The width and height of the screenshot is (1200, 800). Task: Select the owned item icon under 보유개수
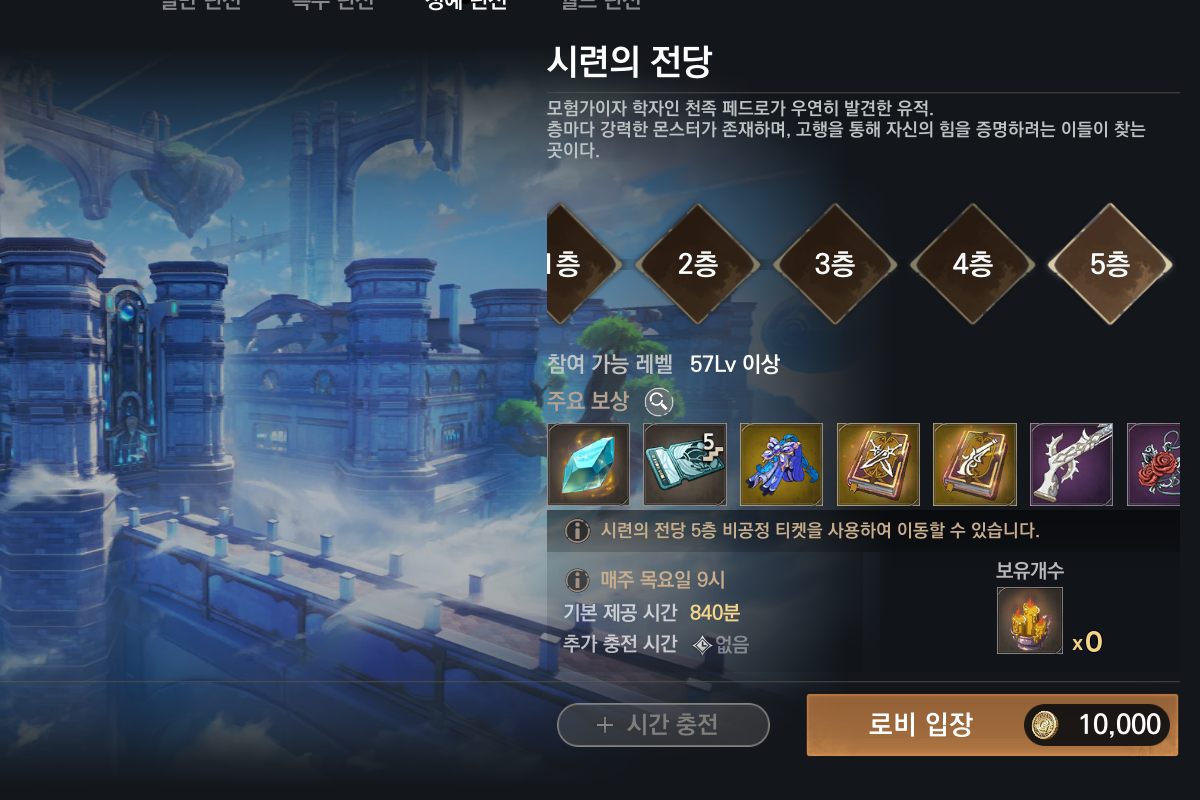tap(1030, 621)
